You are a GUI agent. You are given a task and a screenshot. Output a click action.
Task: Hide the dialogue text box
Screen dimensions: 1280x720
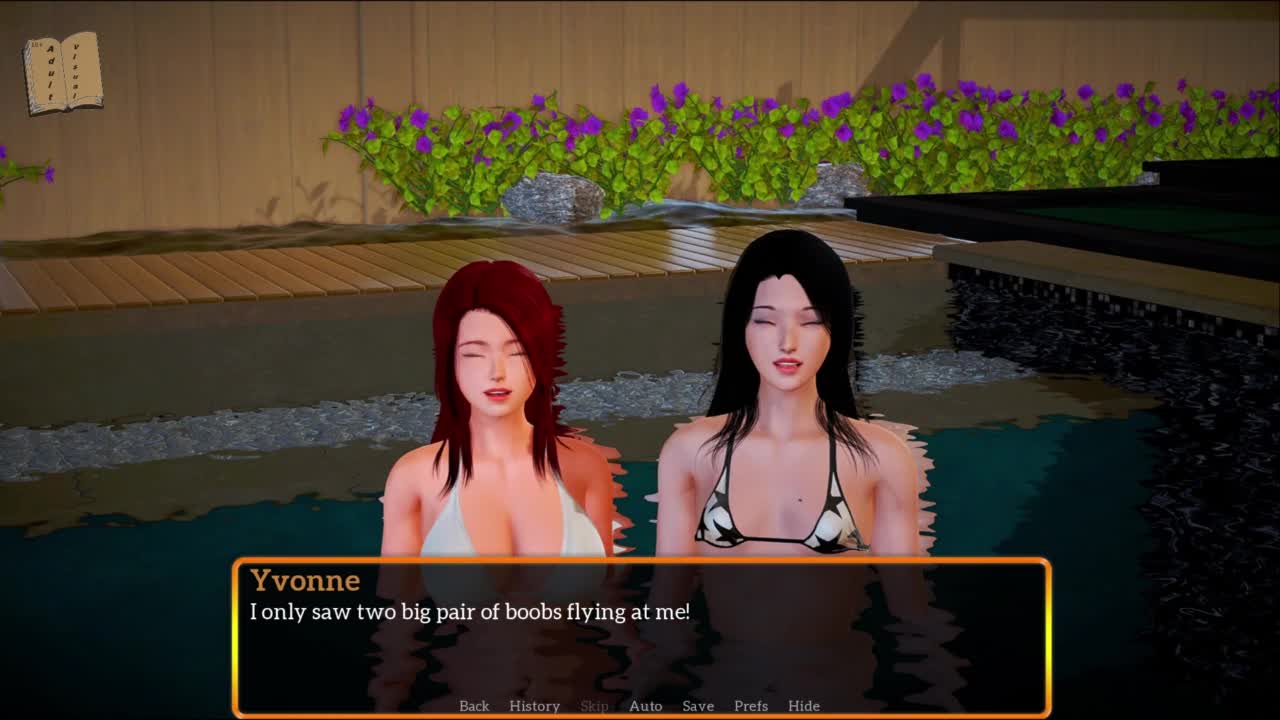coord(804,706)
